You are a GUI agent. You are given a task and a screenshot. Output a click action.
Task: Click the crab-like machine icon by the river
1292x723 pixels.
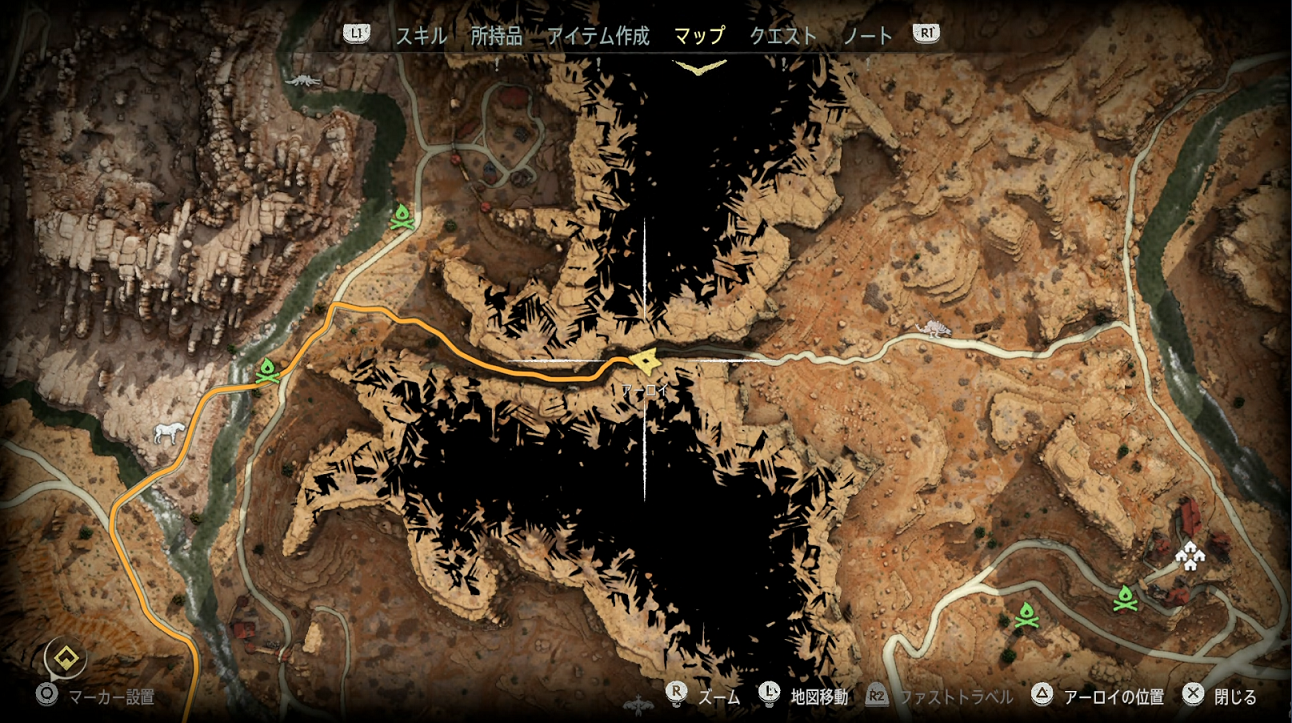click(x=301, y=79)
